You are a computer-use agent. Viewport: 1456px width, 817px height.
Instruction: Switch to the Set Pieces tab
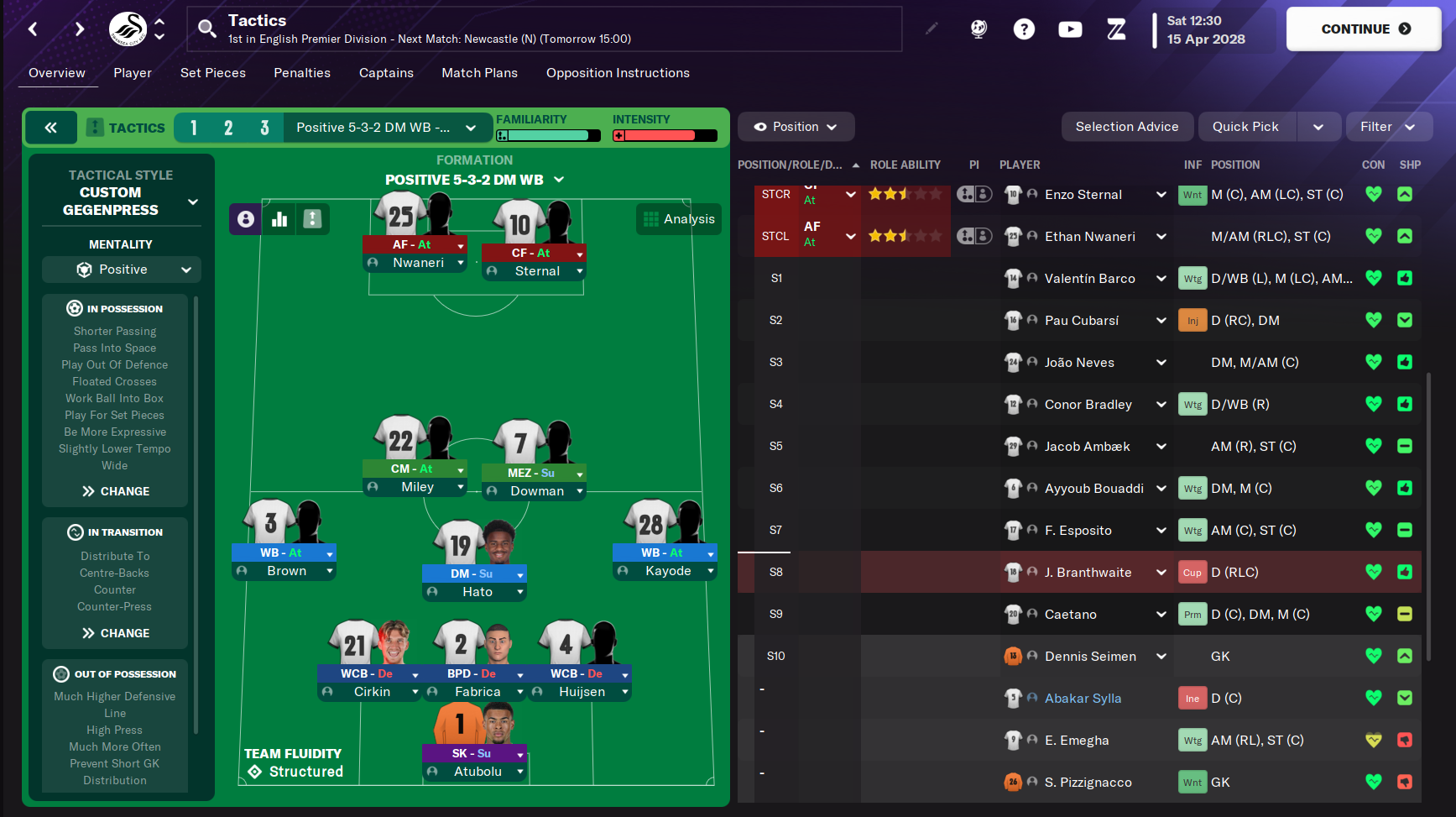click(212, 73)
